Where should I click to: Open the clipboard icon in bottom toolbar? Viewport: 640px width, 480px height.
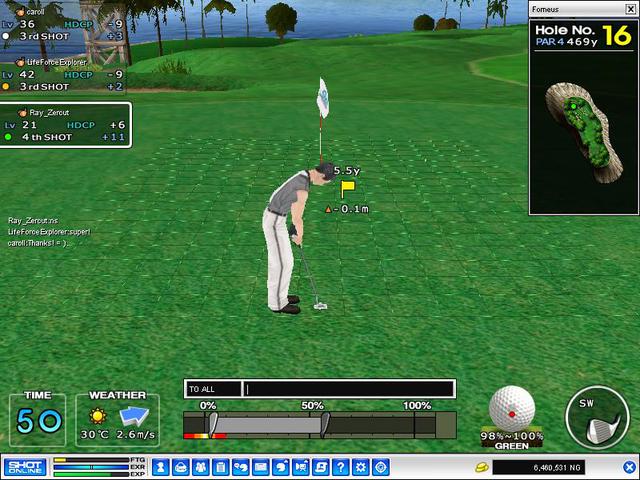click(220, 467)
